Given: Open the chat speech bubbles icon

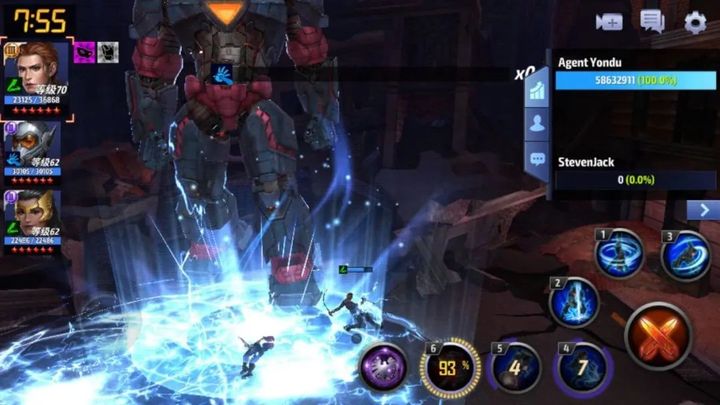Looking at the screenshot, I should [653, 21].
